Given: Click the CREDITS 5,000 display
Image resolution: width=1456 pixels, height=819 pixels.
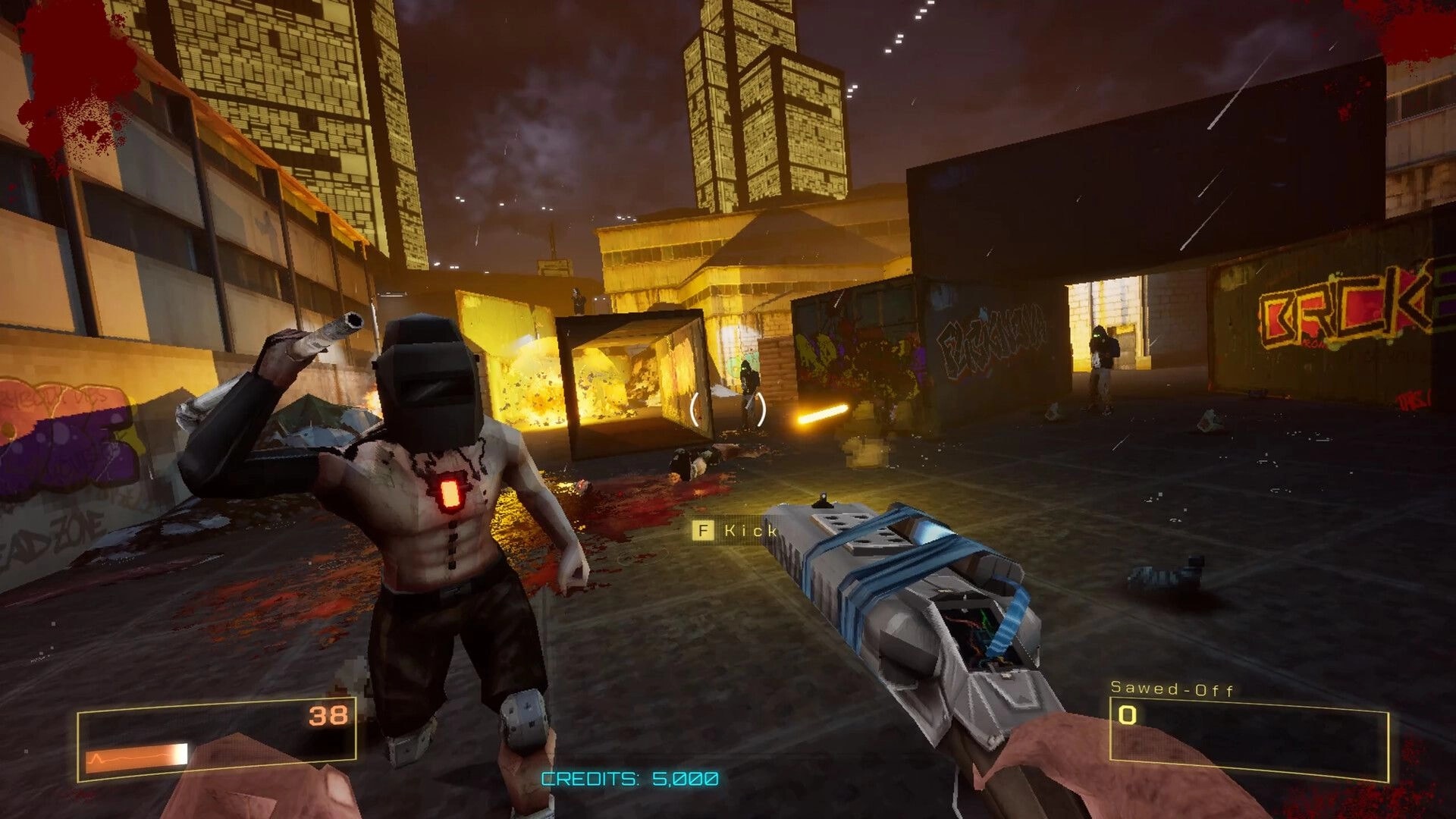Looking at the screenshot, I should [x=628, y=776].
